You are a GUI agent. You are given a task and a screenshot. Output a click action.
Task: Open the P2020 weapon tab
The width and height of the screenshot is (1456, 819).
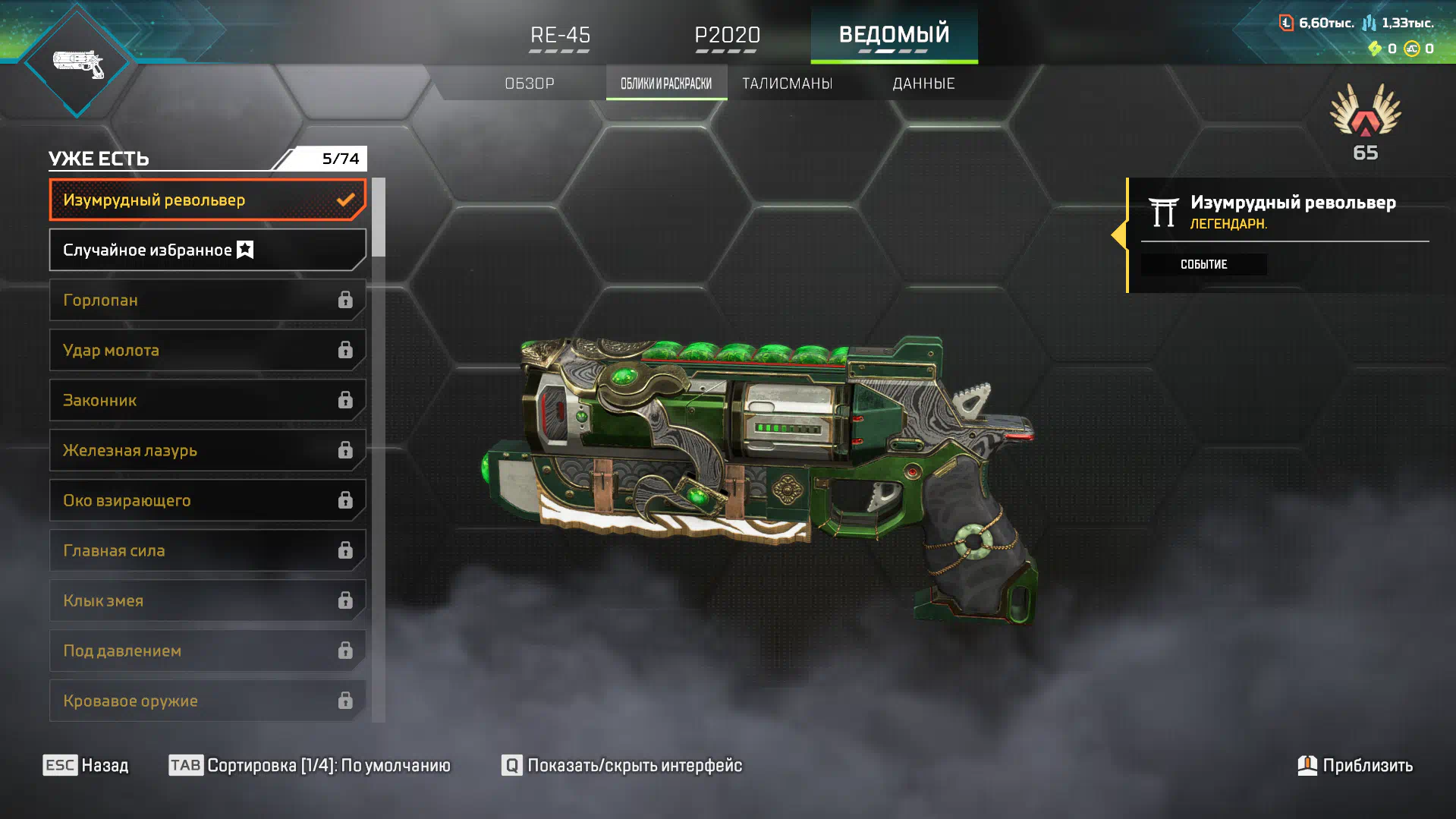(727, 35)
